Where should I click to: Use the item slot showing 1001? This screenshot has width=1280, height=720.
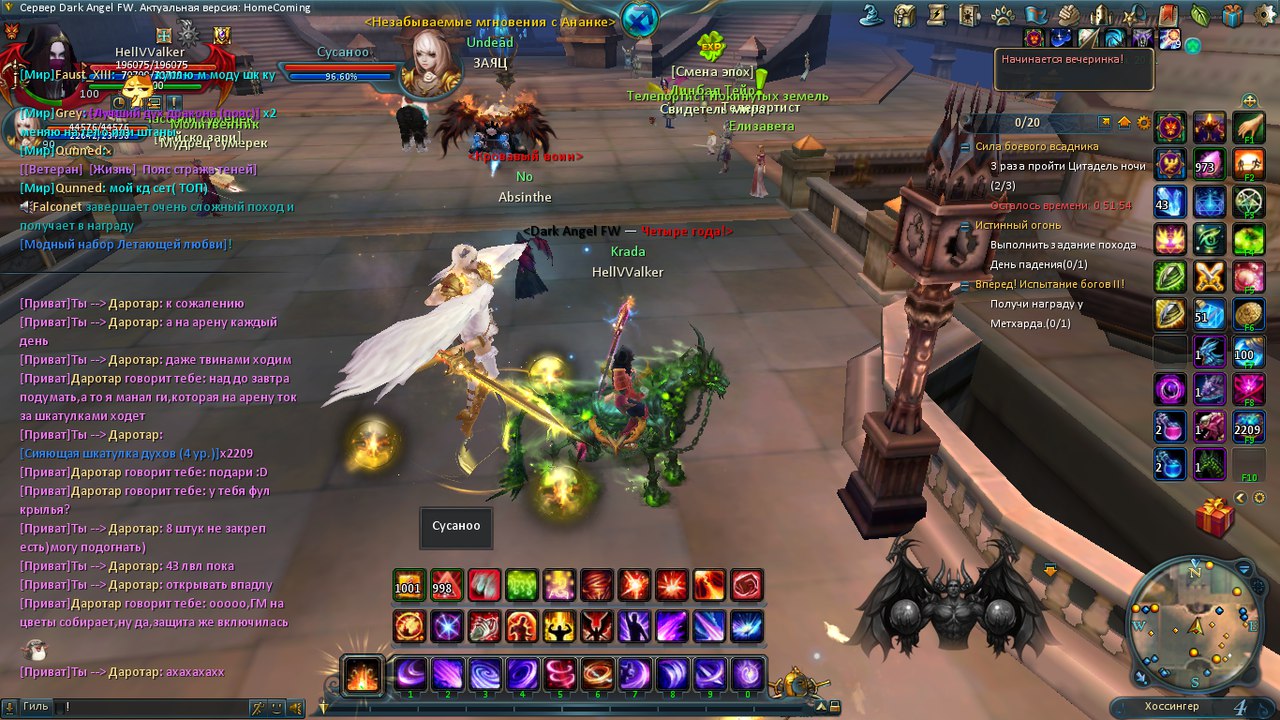[x=408, y=585]
